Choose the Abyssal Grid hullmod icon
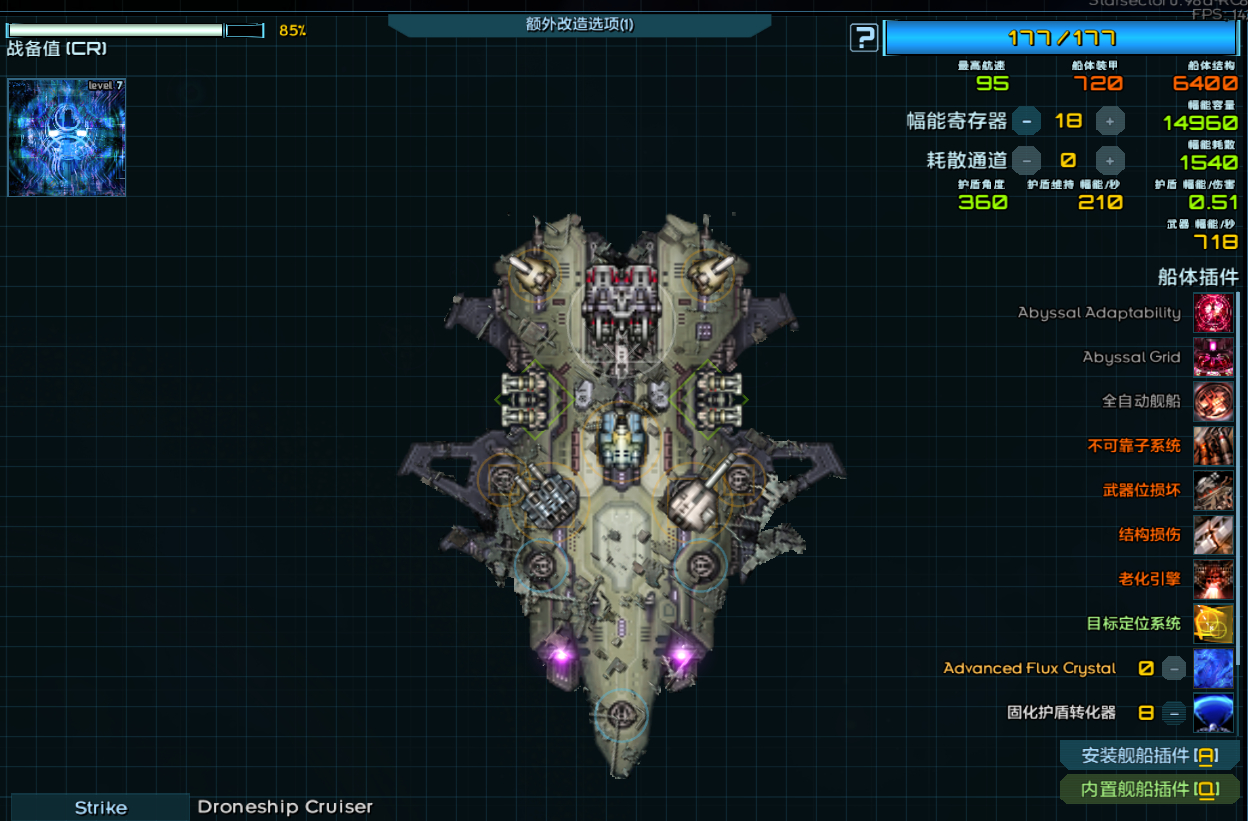The width and height of the screenshot is (1248, 821). [1213, 357]
